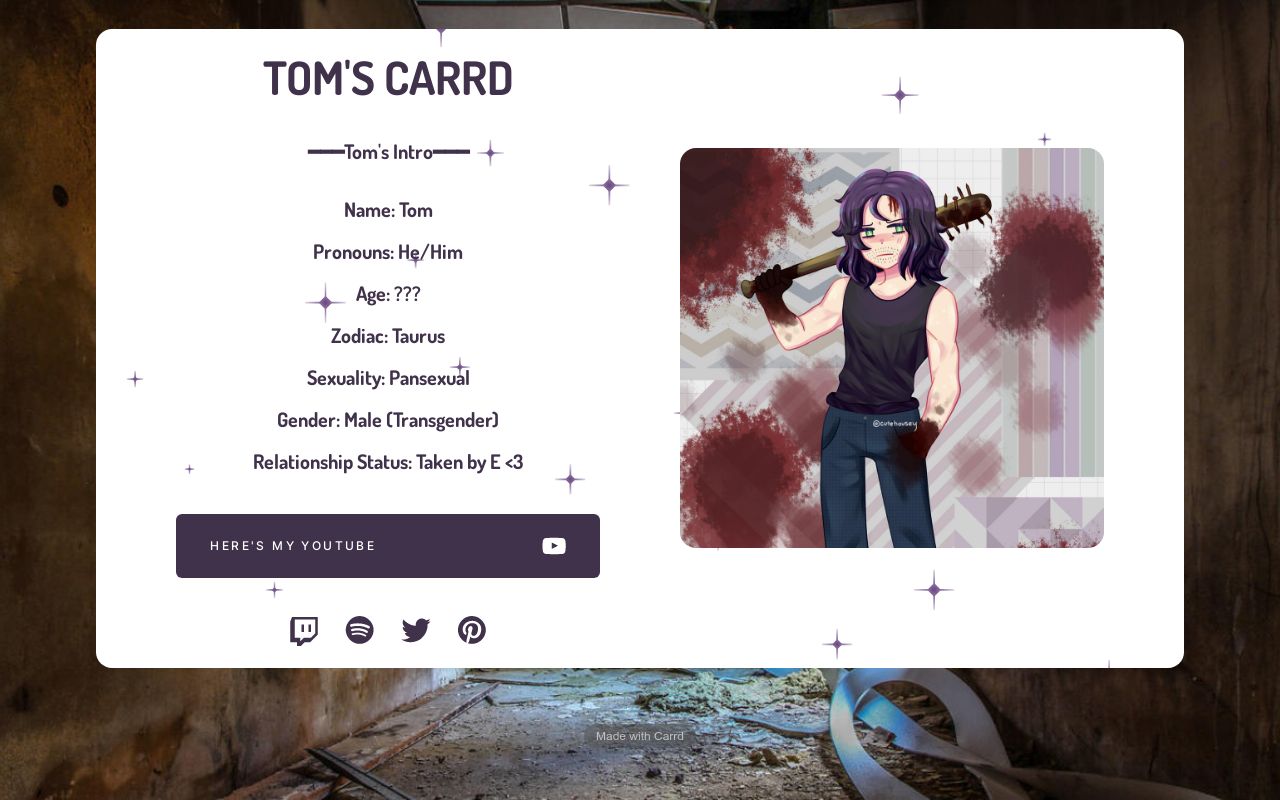Click the @cutehousey artist watermark
1280x800 pixels.
tap(894, 422)
